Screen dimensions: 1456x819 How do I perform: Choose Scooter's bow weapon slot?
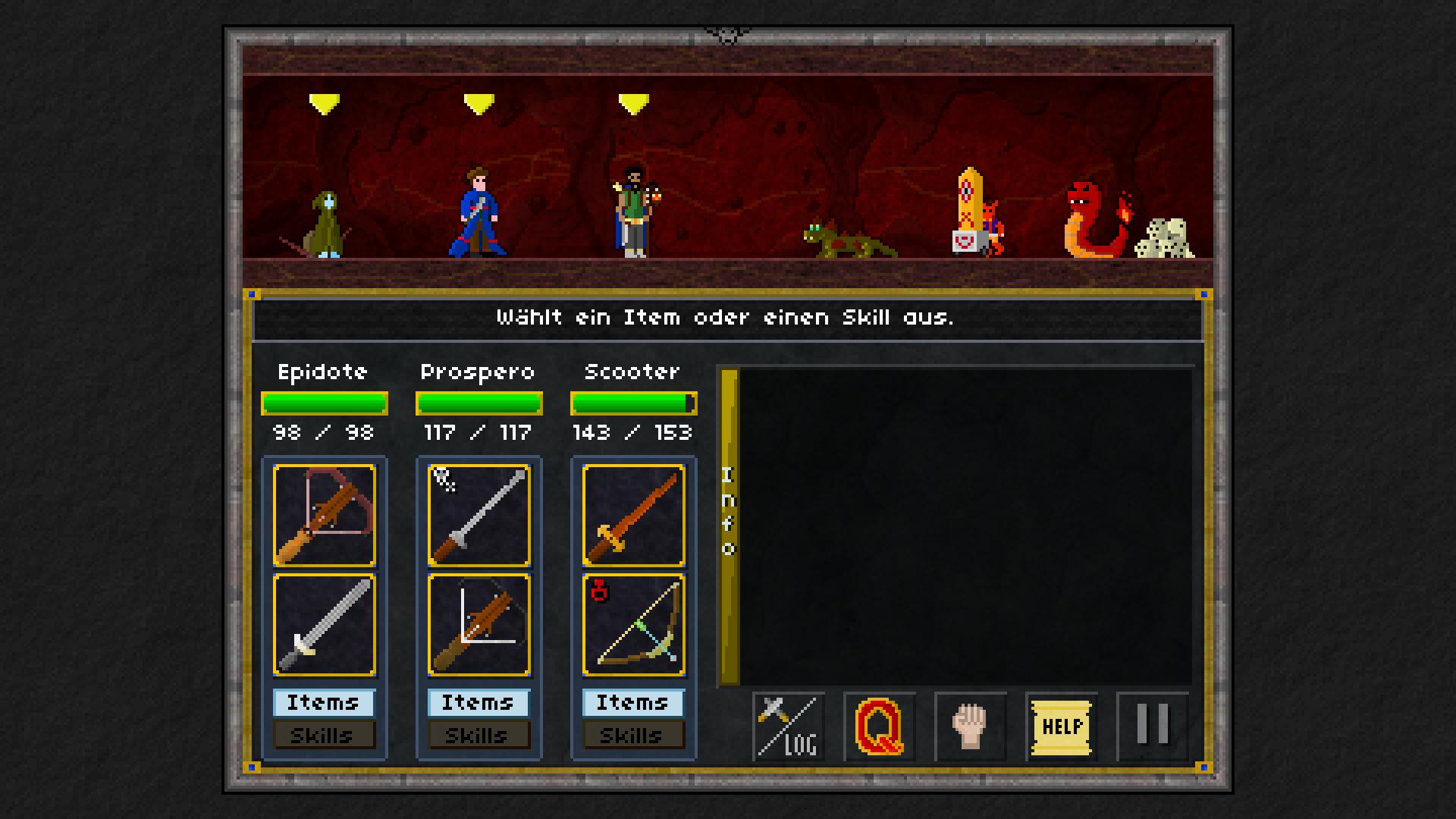634,625
